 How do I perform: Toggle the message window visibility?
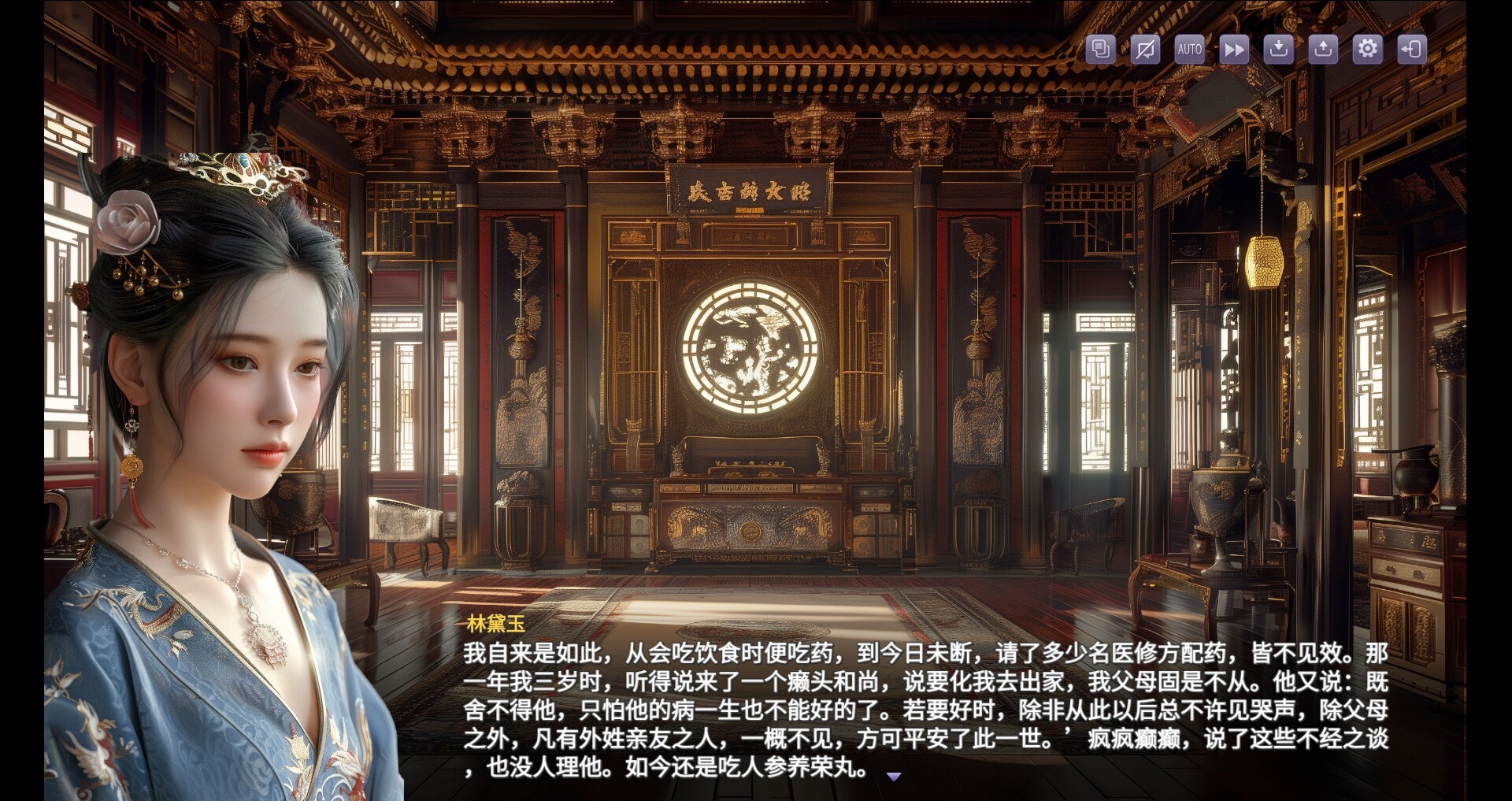click(x=1144, y=49)
